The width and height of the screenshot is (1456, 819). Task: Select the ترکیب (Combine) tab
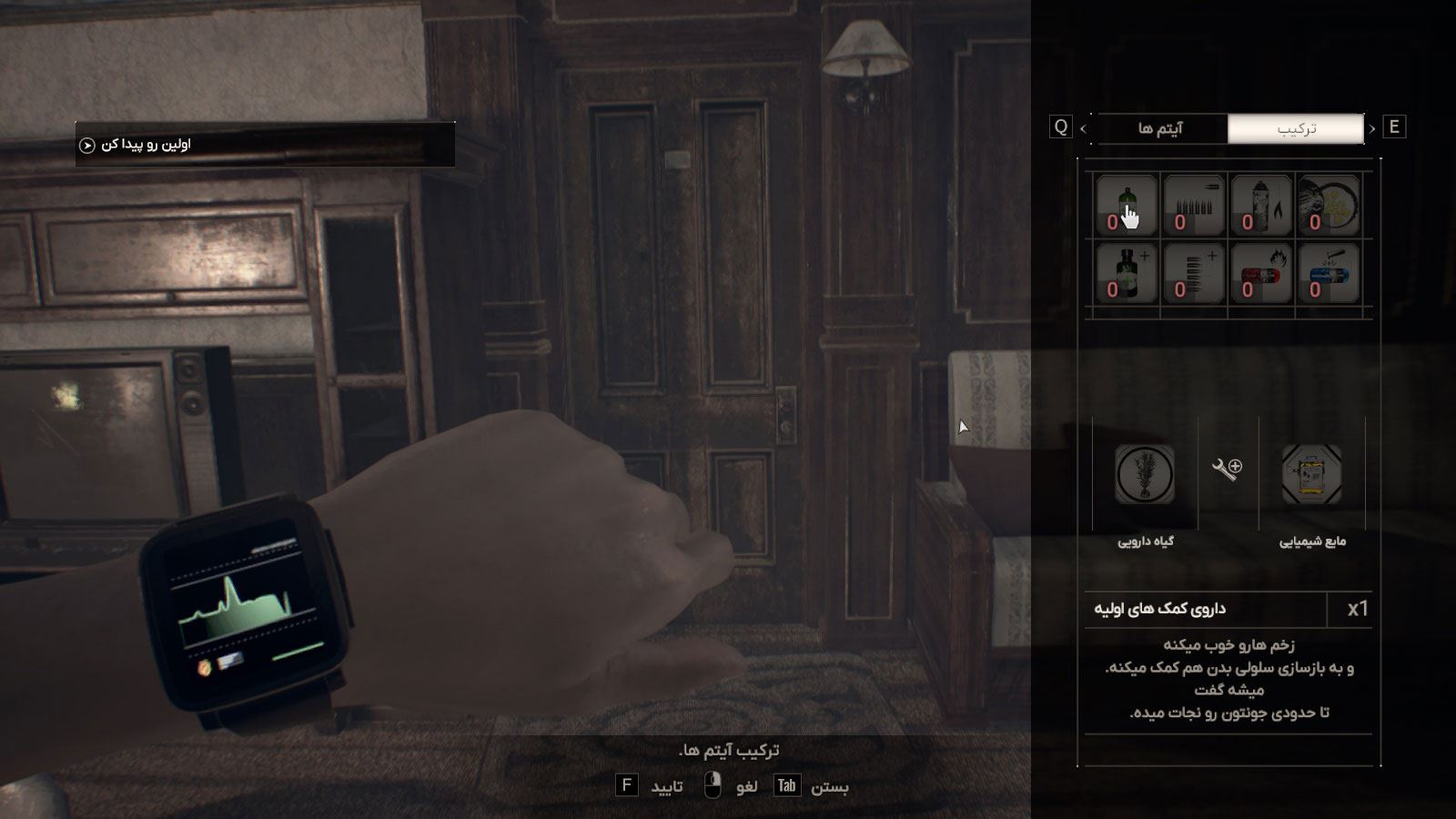[1296, 128]
